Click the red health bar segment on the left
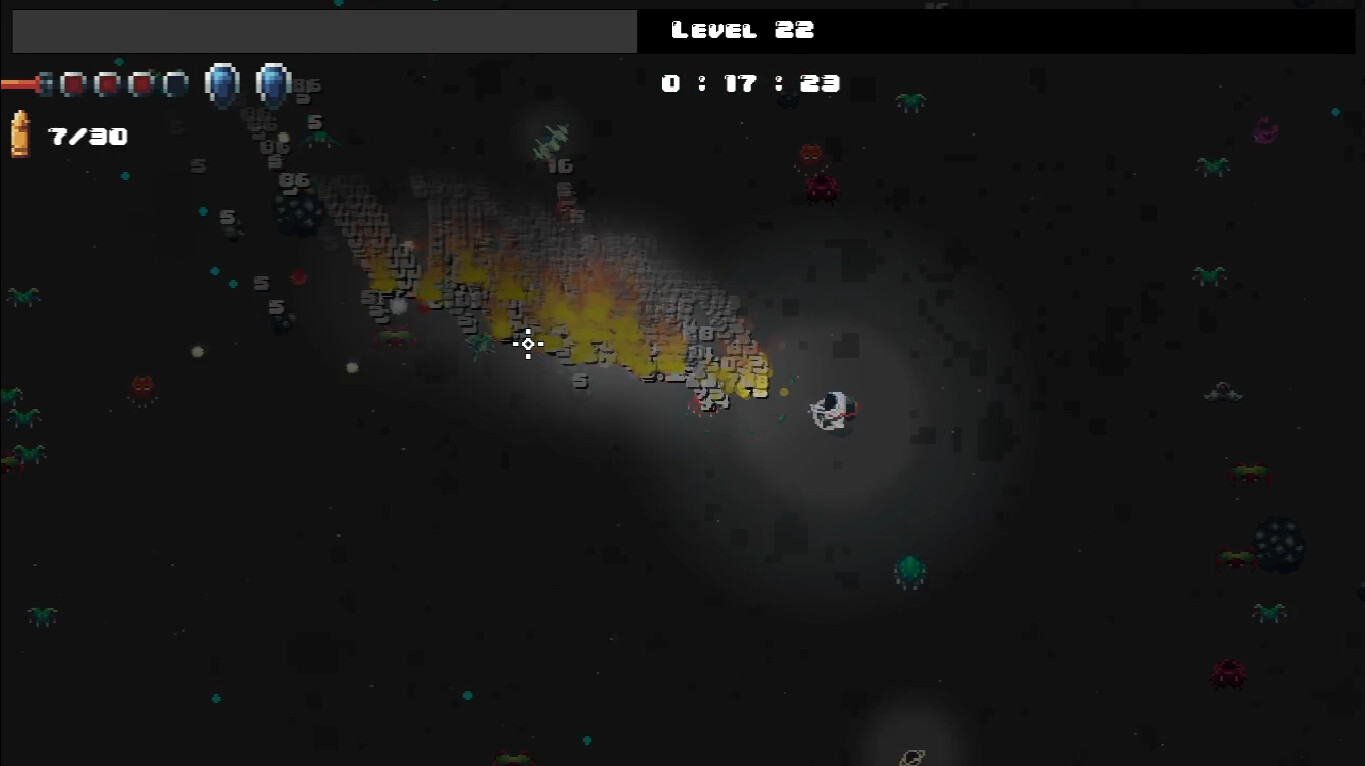The width and height of the screenshot is (1365, 766). tap(20, 83)
